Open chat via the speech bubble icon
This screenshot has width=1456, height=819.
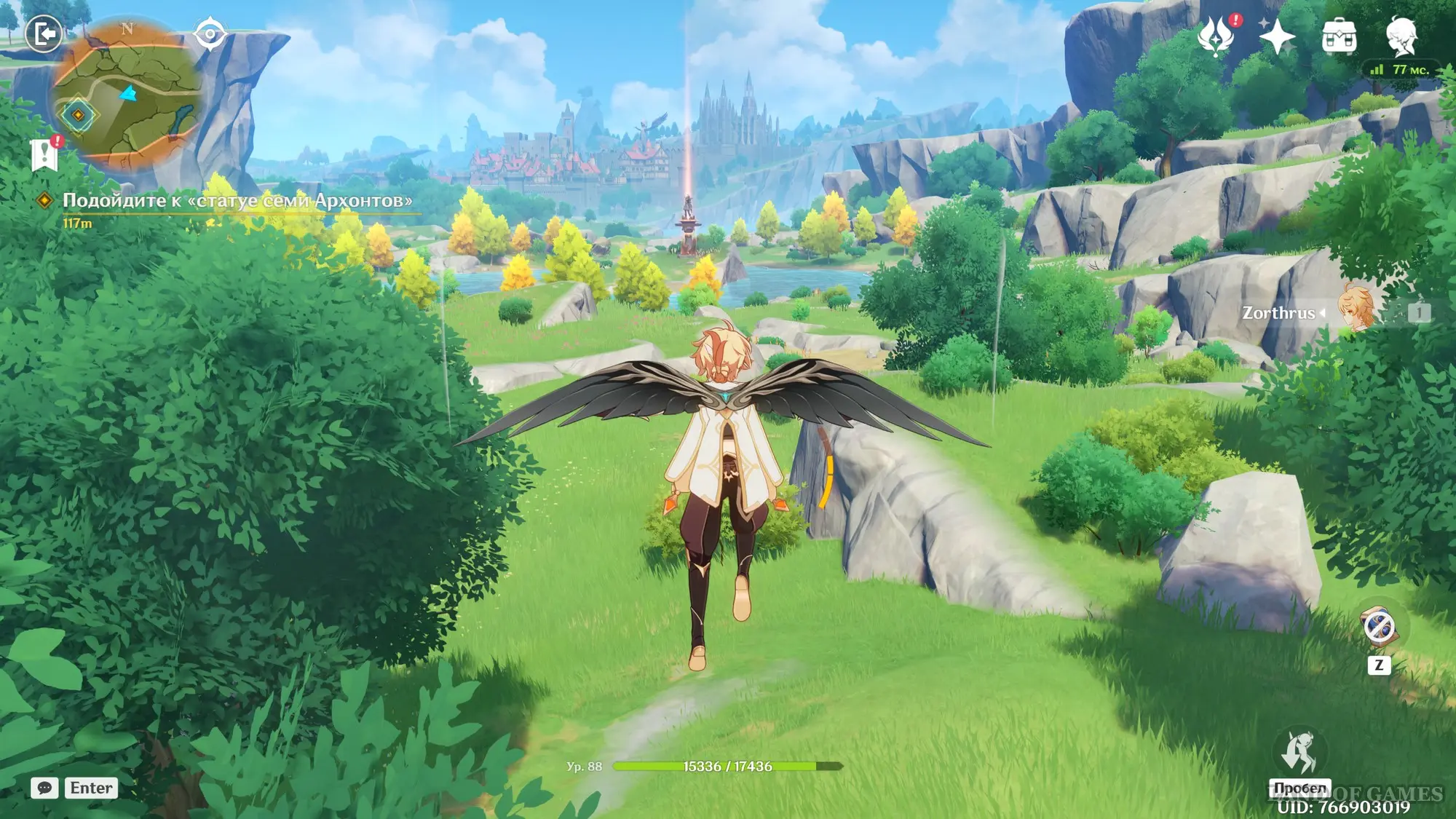pyautogui.click(x=44, y=788)
